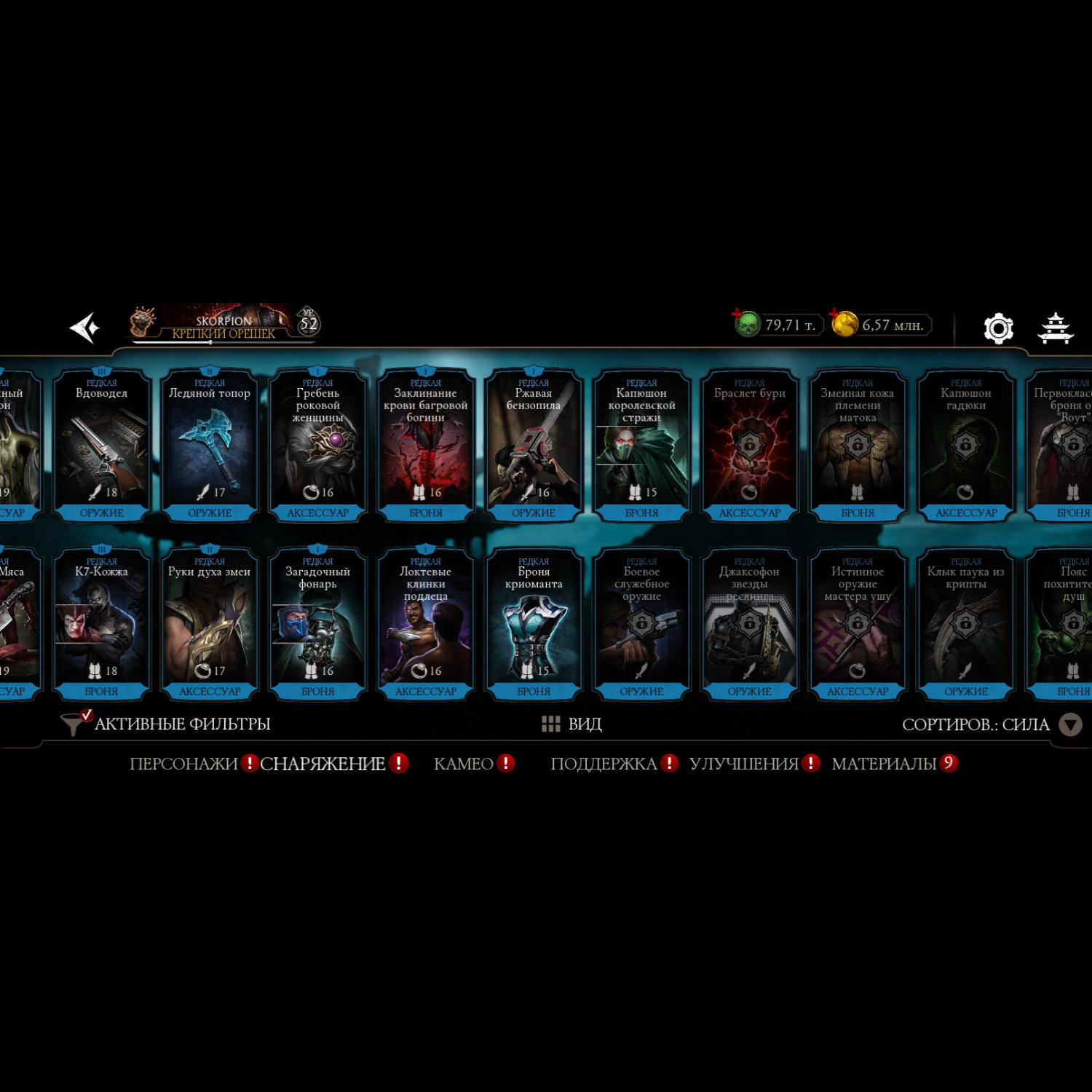Add more souls via green skull currency

[x=746, y=324]
